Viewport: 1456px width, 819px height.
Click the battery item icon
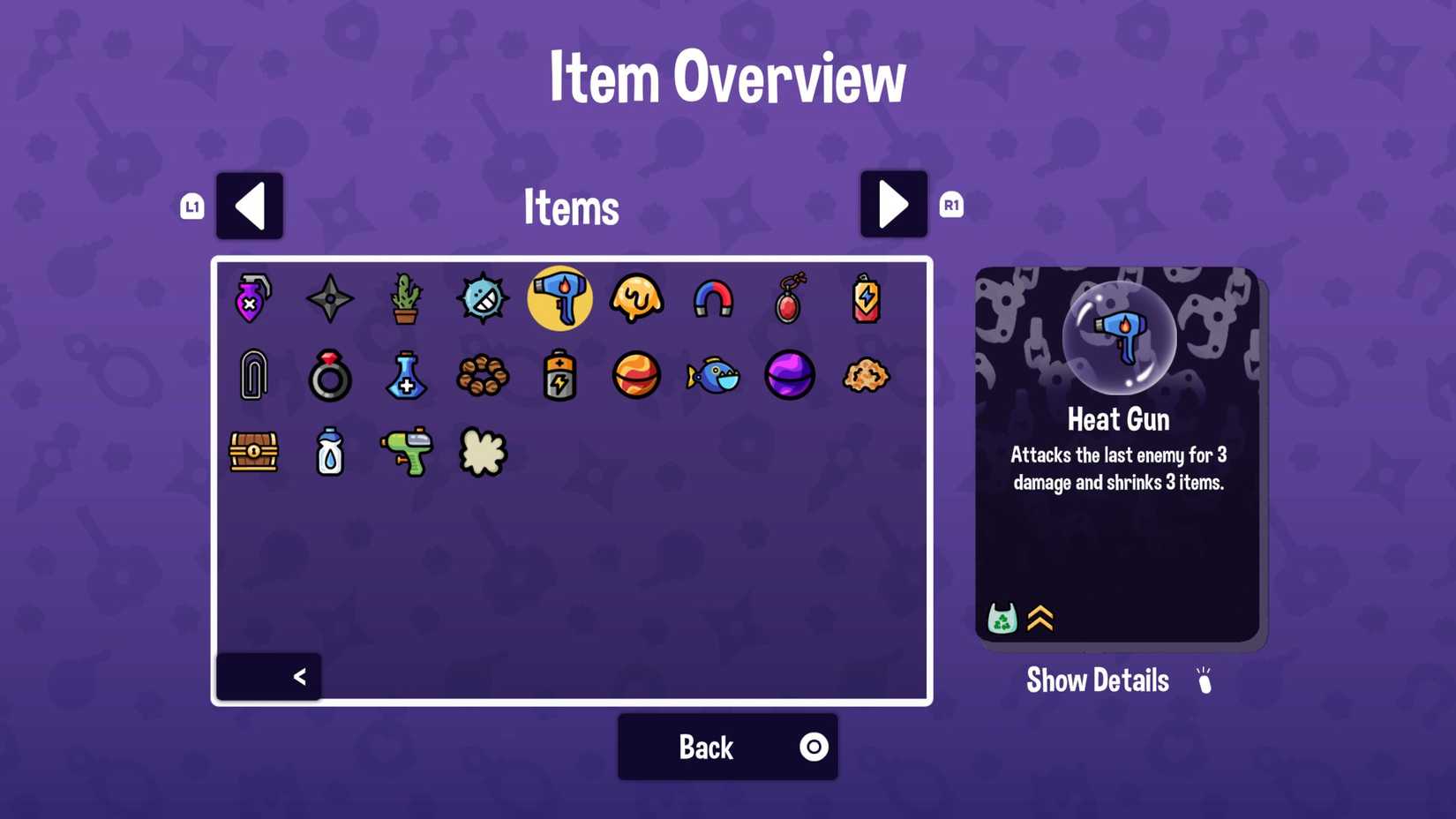[x=559, y=375]
